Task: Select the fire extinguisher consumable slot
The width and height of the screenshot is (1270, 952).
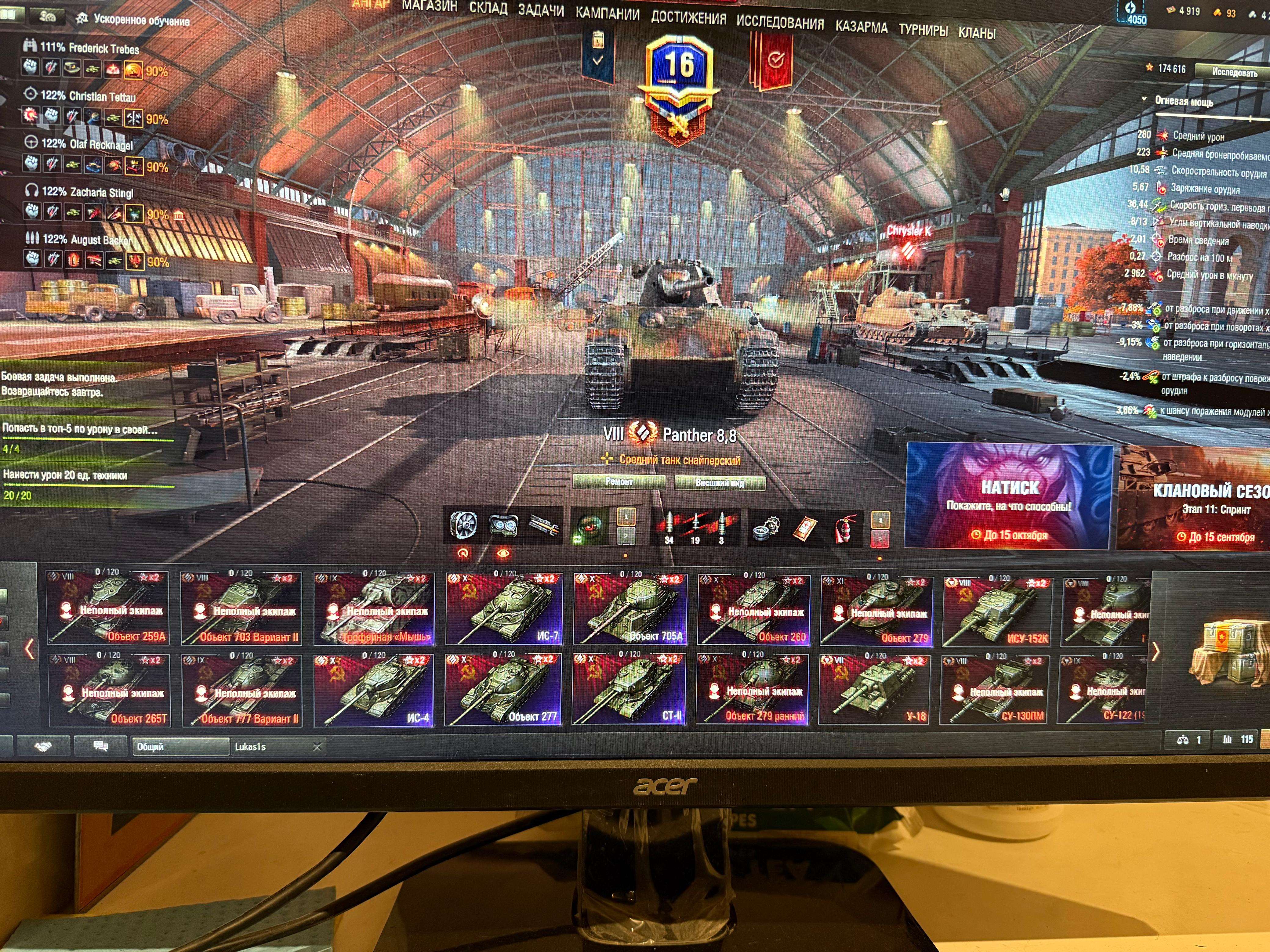Action: 846,528
